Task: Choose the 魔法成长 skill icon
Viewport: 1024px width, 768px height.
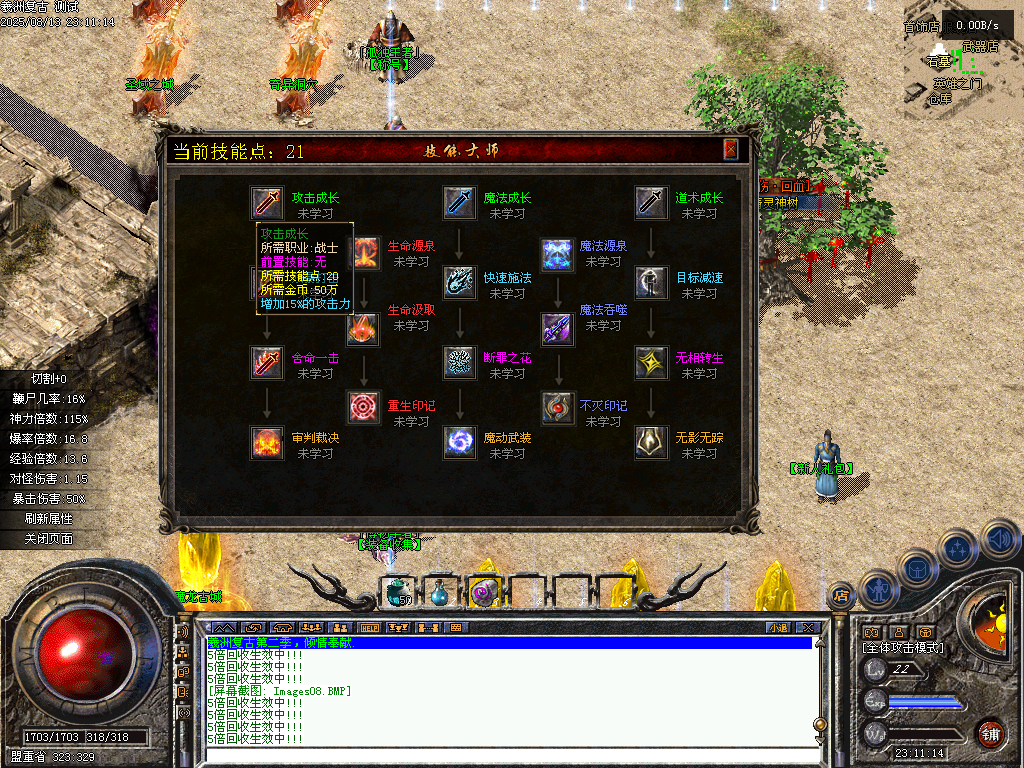Action: (459, 203)
